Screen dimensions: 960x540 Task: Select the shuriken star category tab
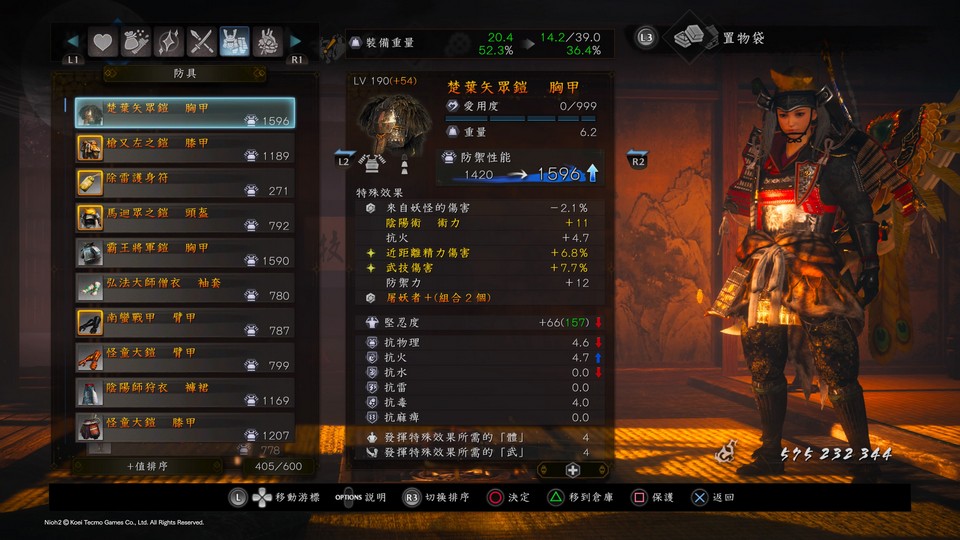tap(168, 42)
